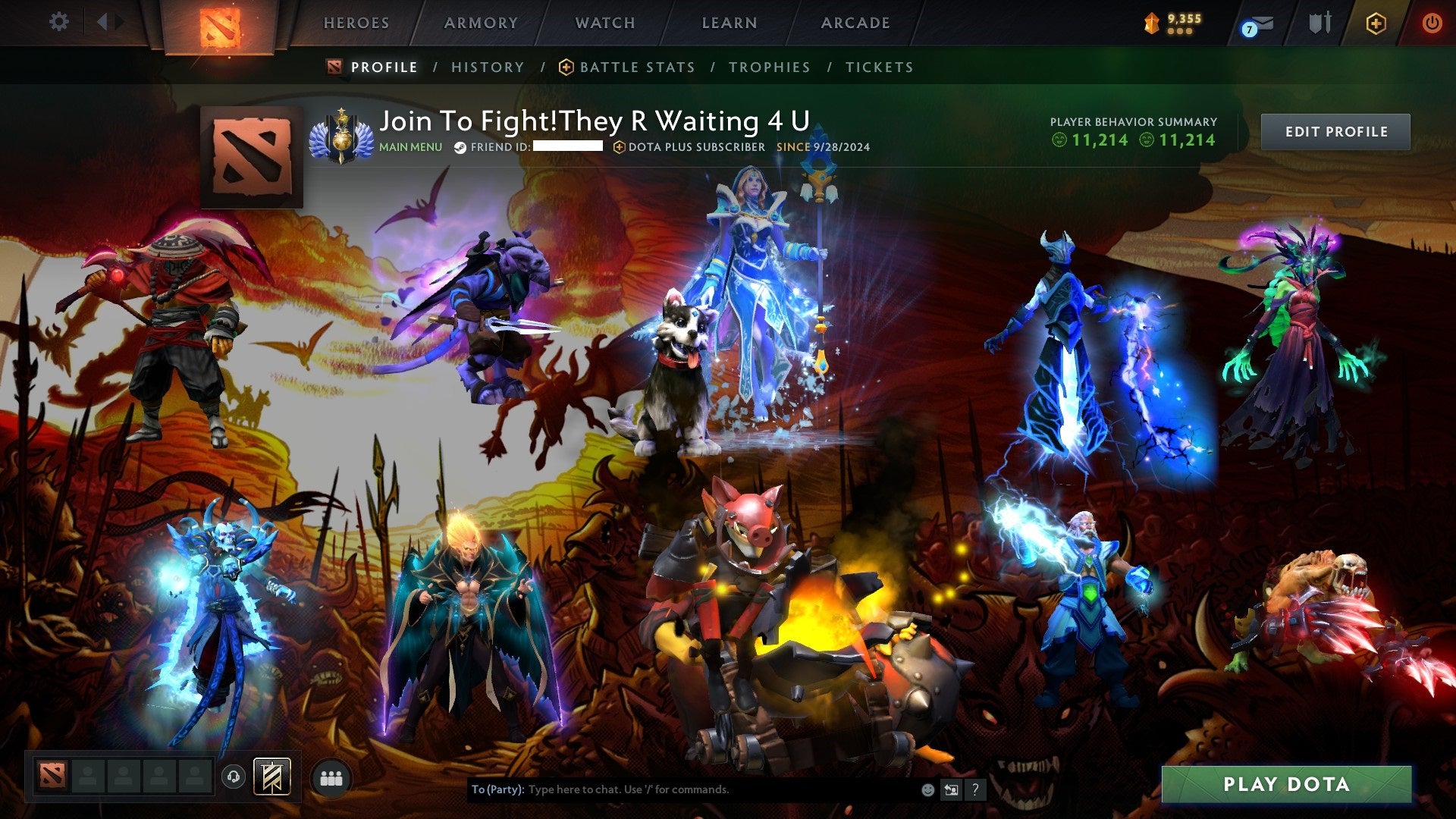Viewport: 1456px width, 819px height.
Task: Open the HEROES menu
Action: pos(357,22)
